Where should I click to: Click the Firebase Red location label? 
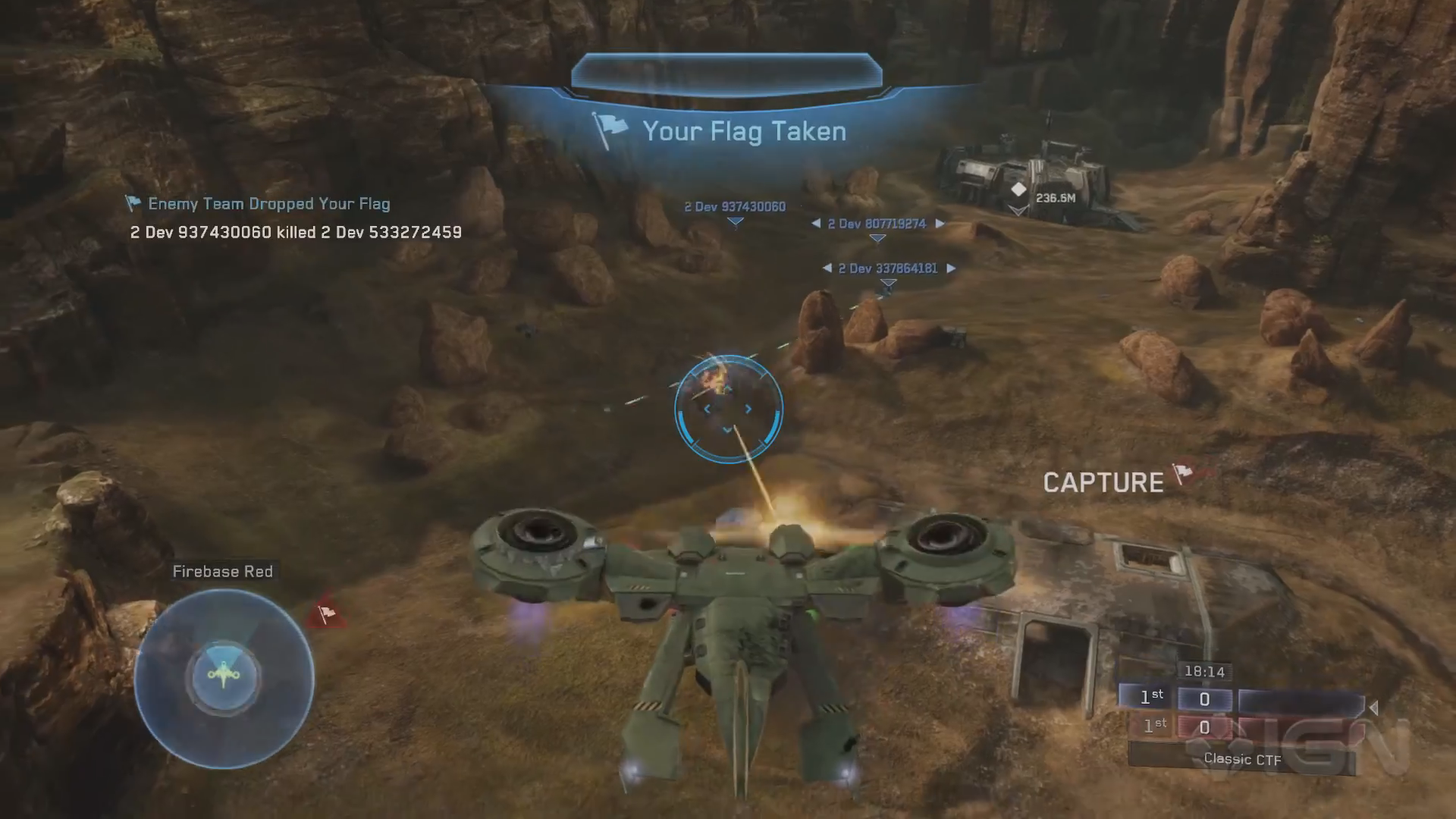[x=222, y=572]
